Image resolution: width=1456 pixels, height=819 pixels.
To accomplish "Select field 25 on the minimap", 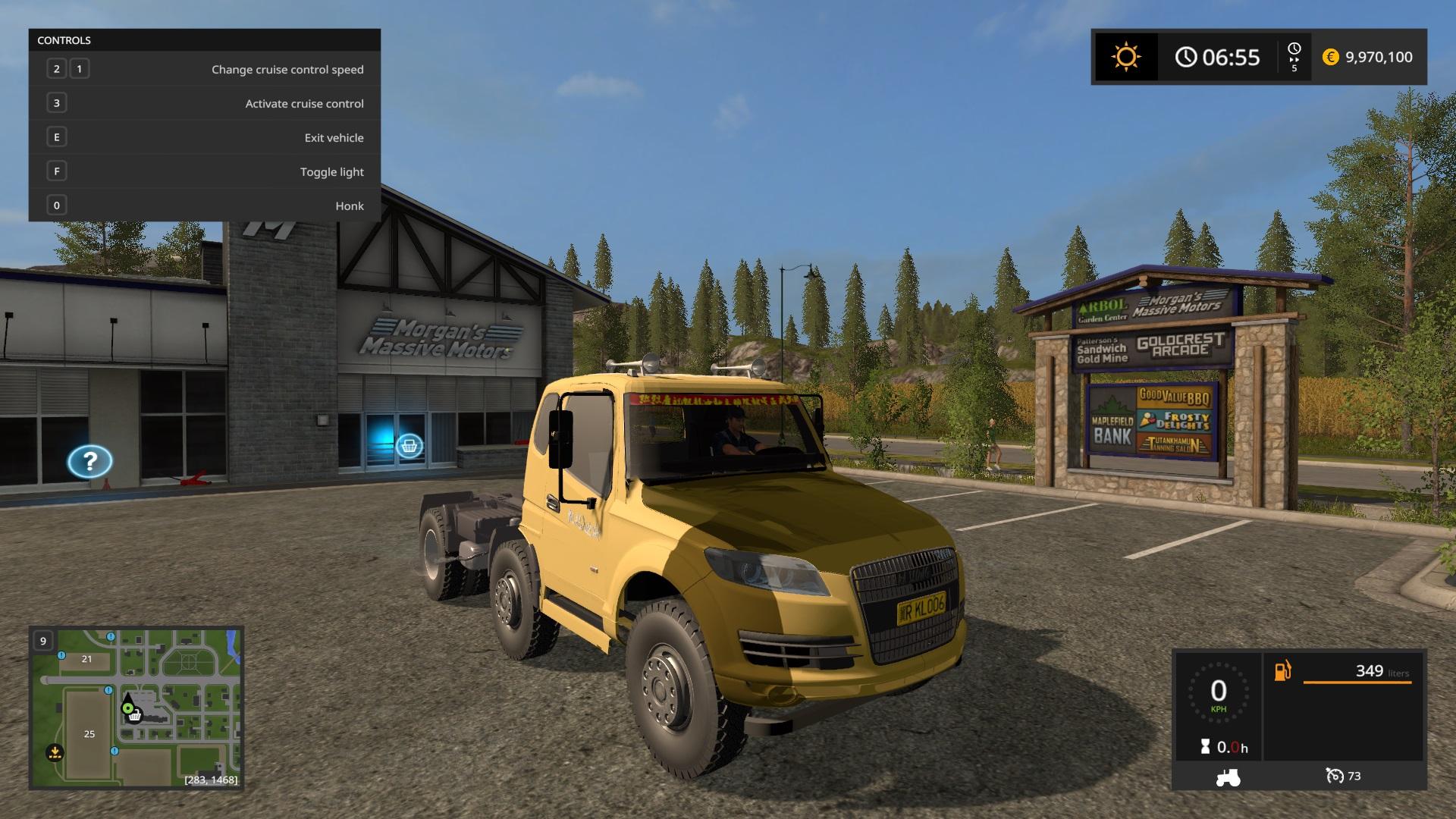I will coord(89,733).
